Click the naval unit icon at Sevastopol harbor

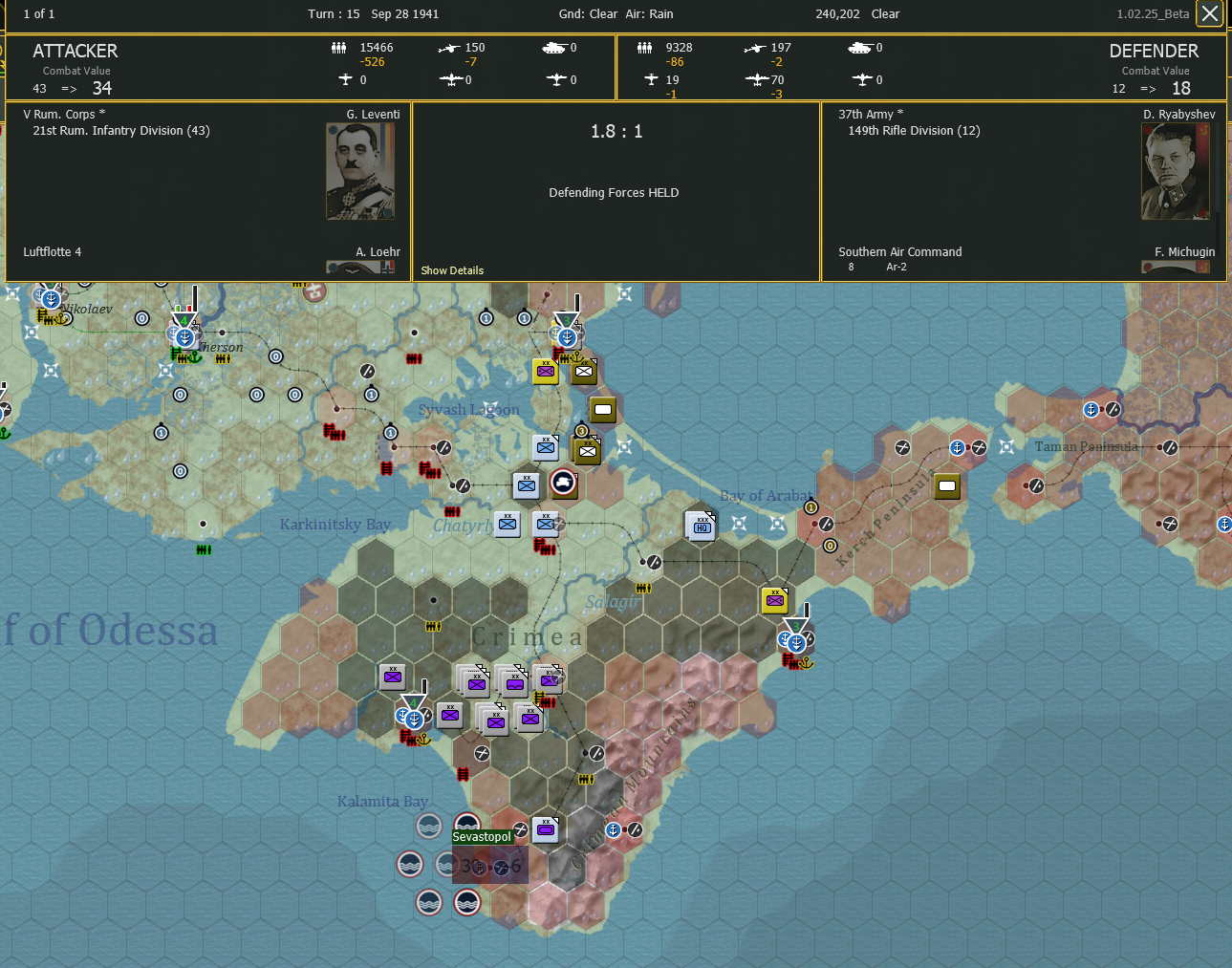click(x=466, y=826)
